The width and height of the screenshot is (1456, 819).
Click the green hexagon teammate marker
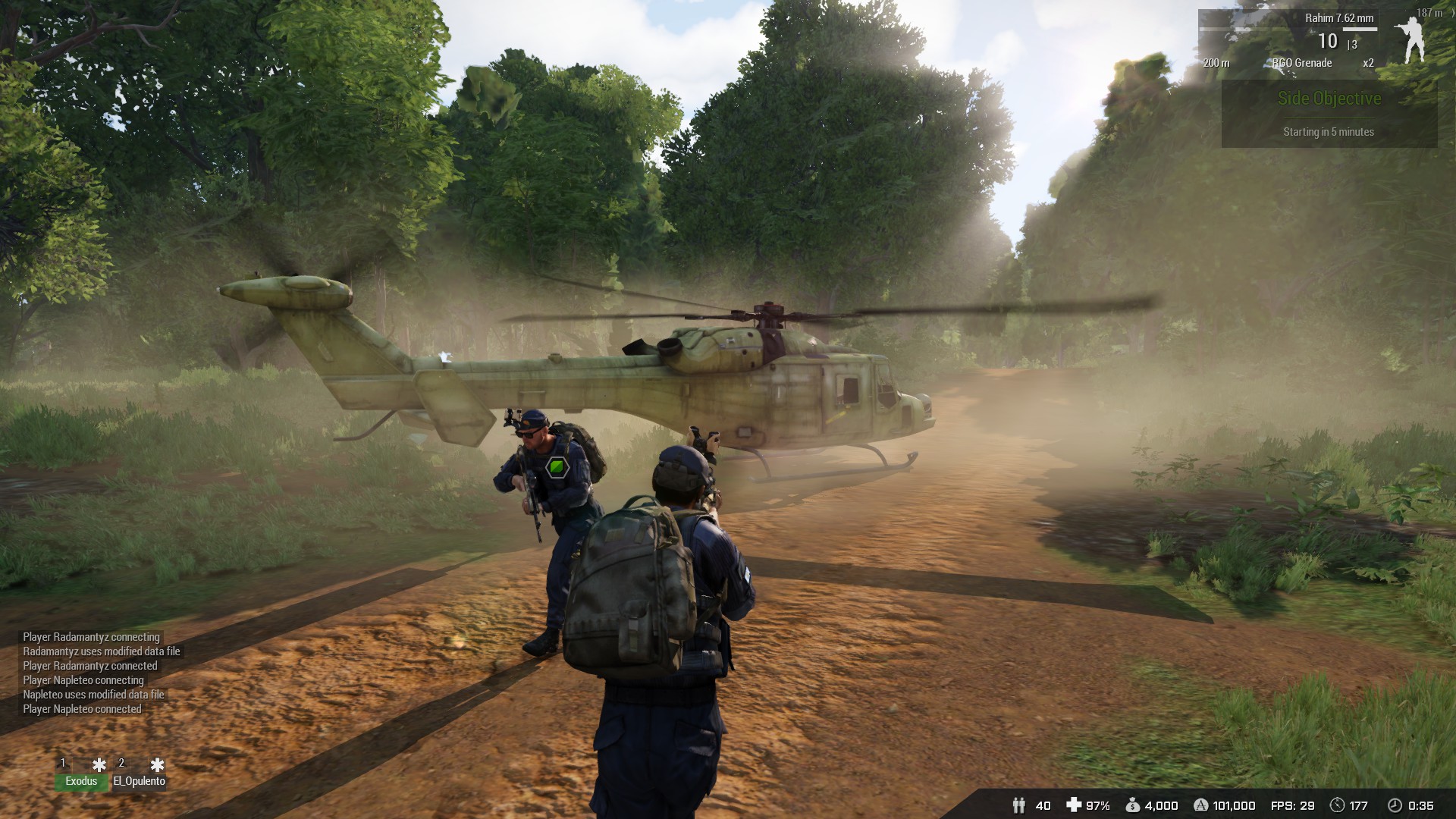click(x=557, y=467)
